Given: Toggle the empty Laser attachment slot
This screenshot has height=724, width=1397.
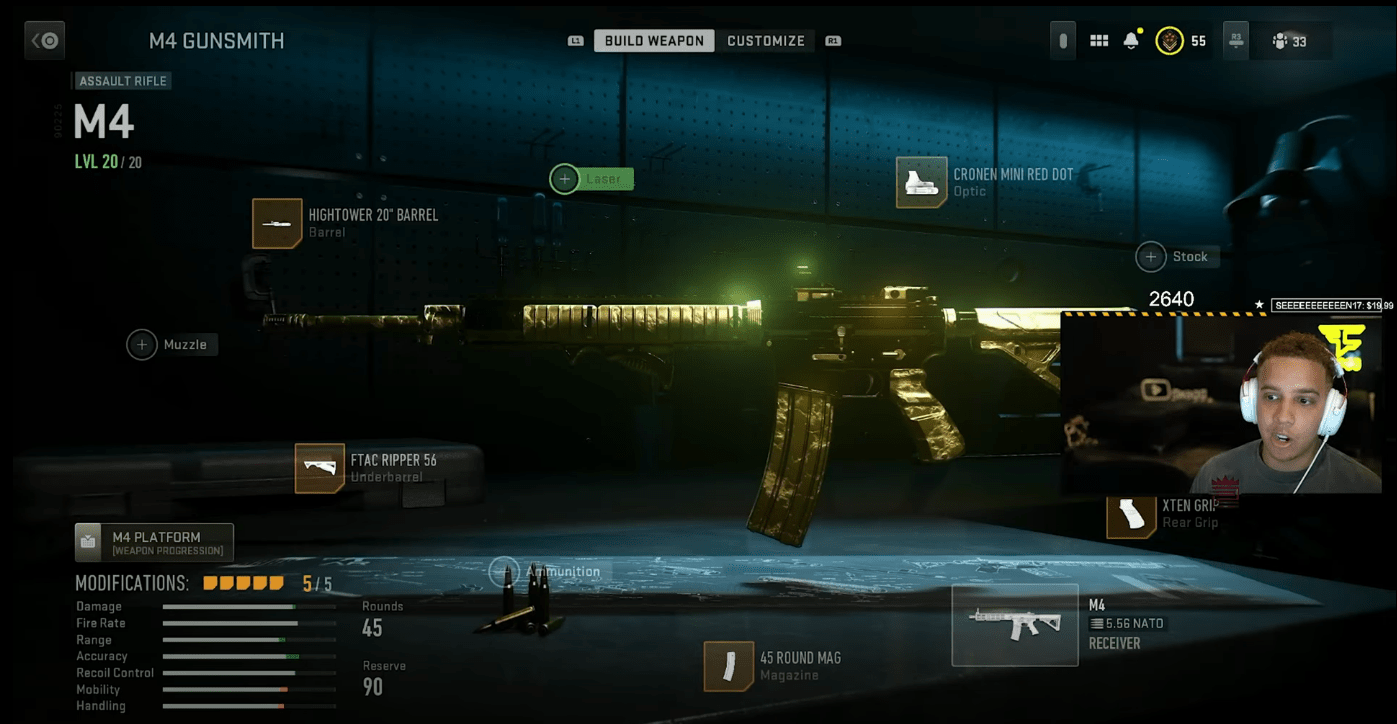Looking at the screenshot, I should point(564,178).
